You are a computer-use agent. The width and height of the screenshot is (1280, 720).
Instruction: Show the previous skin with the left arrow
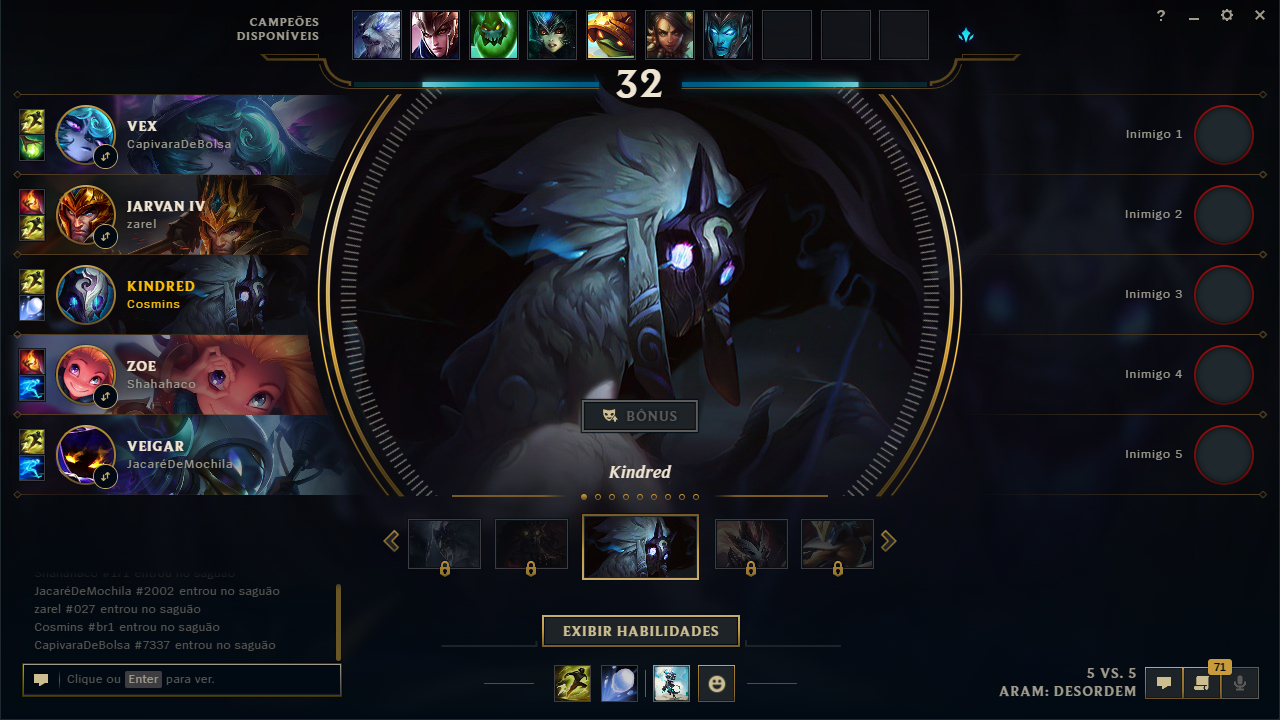(391, 541)
